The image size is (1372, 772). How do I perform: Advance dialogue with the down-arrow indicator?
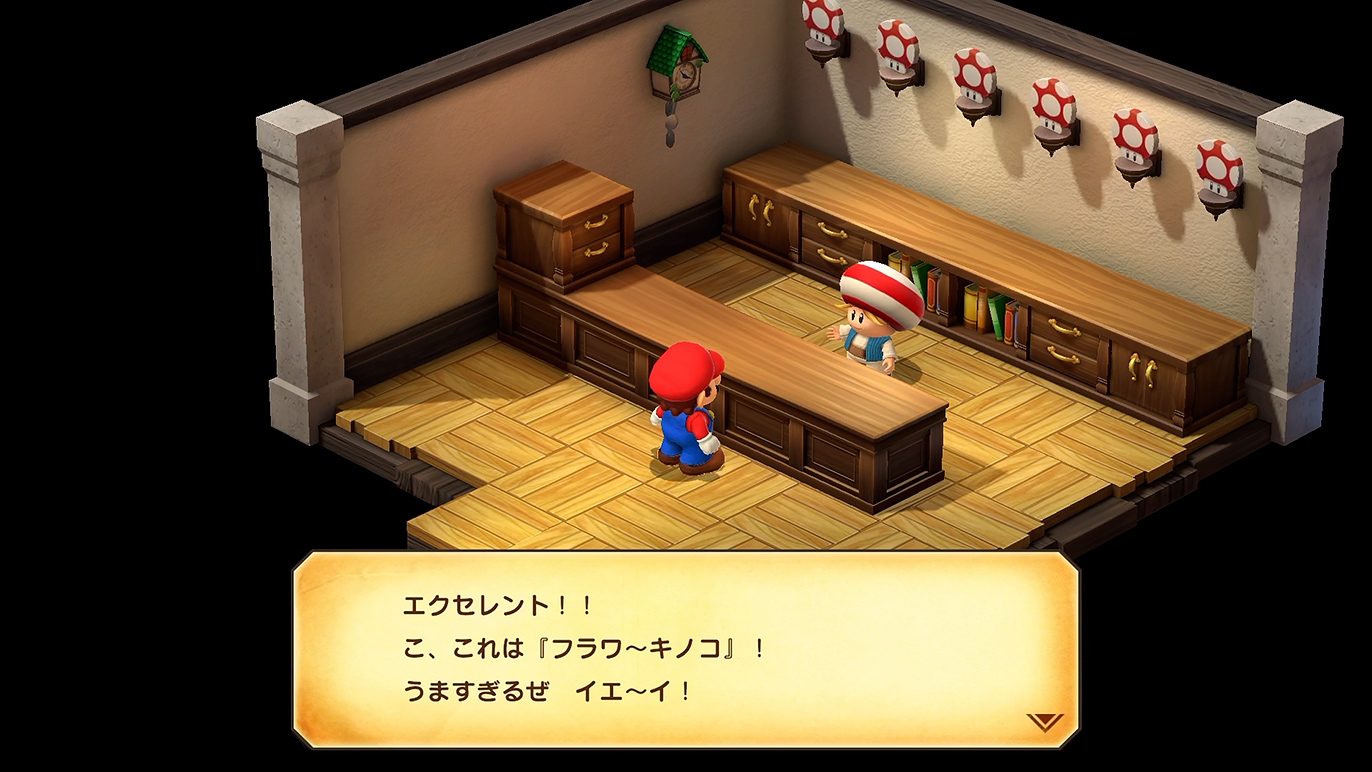pyautogui.click(x=1044, y=721)
